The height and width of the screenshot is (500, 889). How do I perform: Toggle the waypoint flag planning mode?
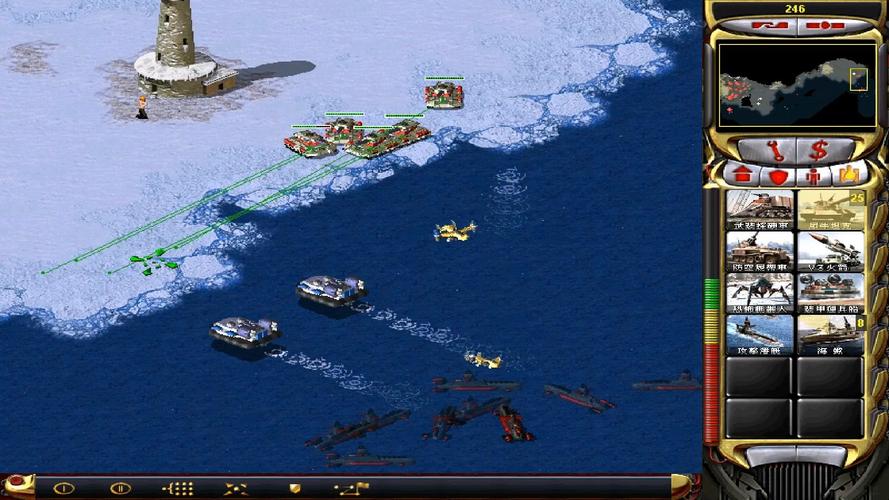(353, 488)
